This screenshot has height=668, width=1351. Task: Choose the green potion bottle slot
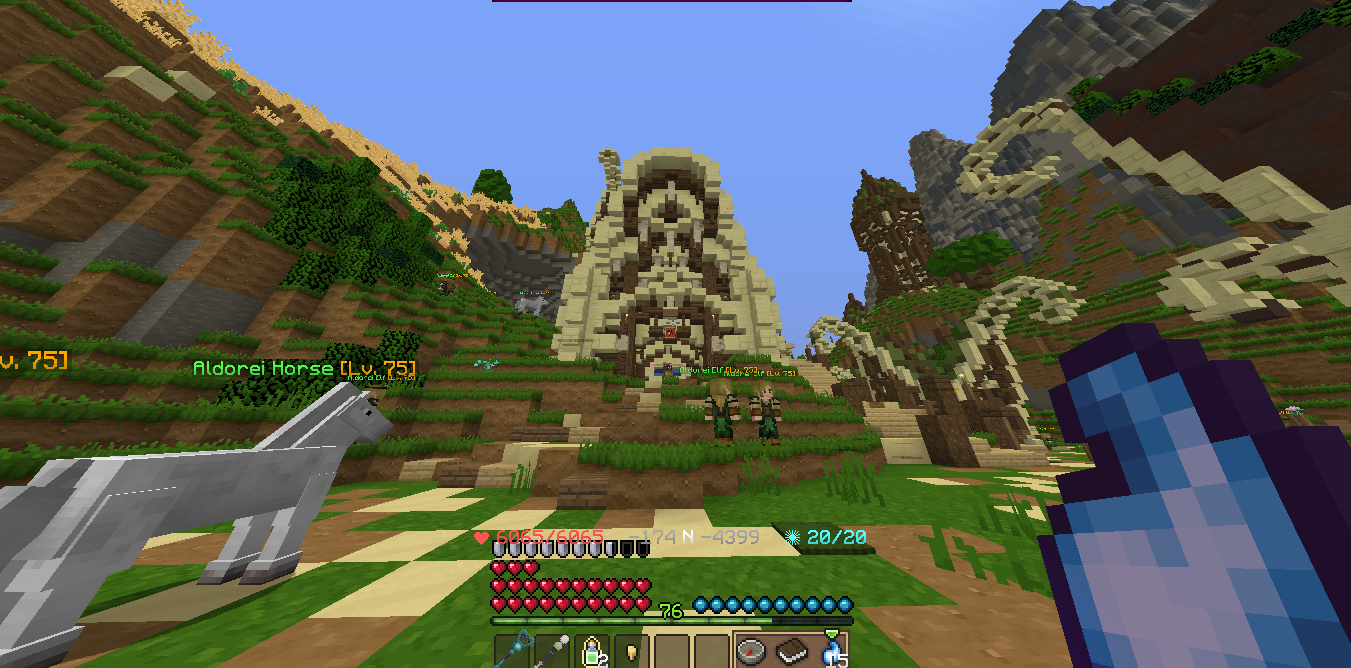pos(592,651)
